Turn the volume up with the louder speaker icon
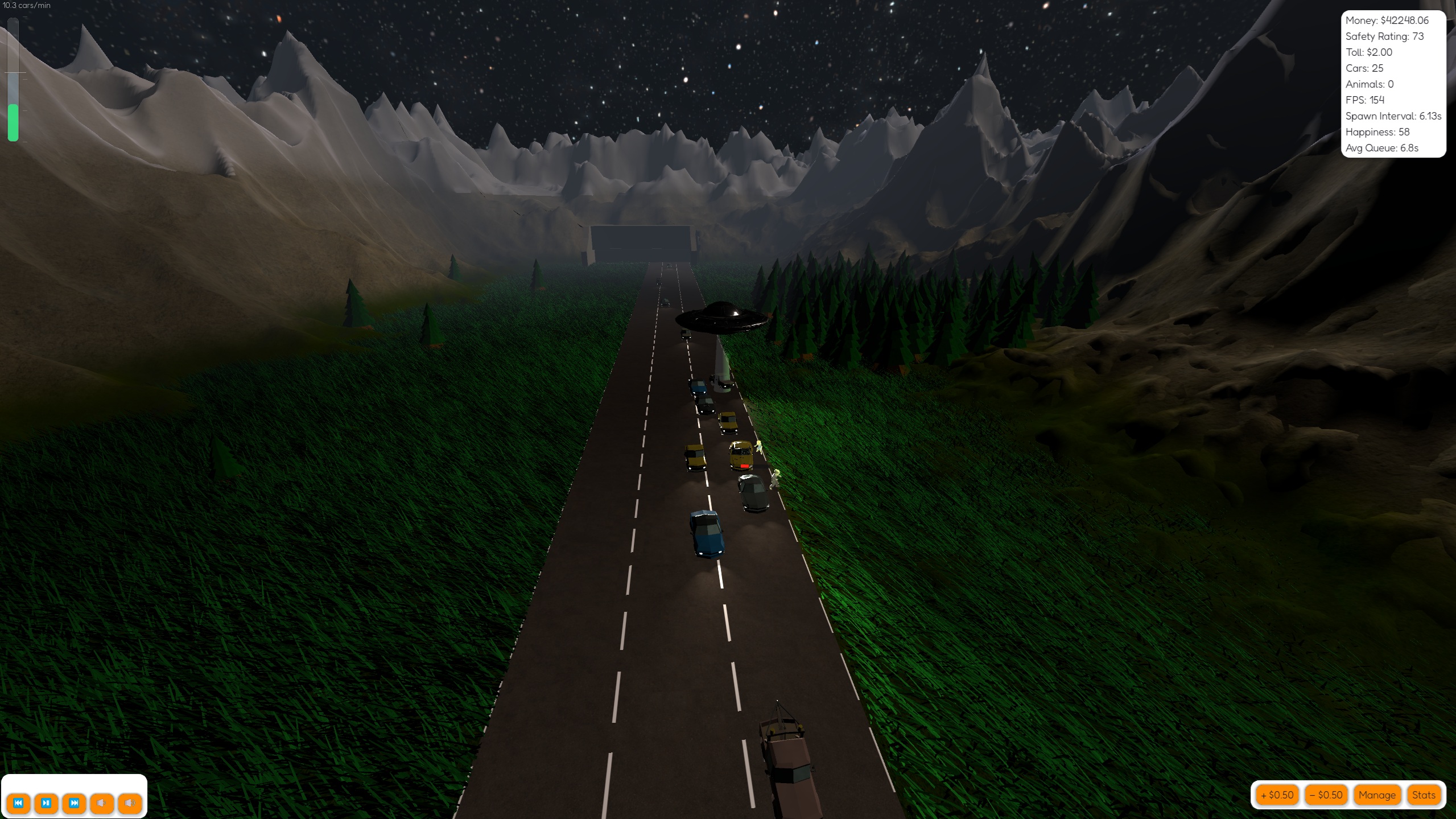The image size is (1456, 819). click(130, 803)
